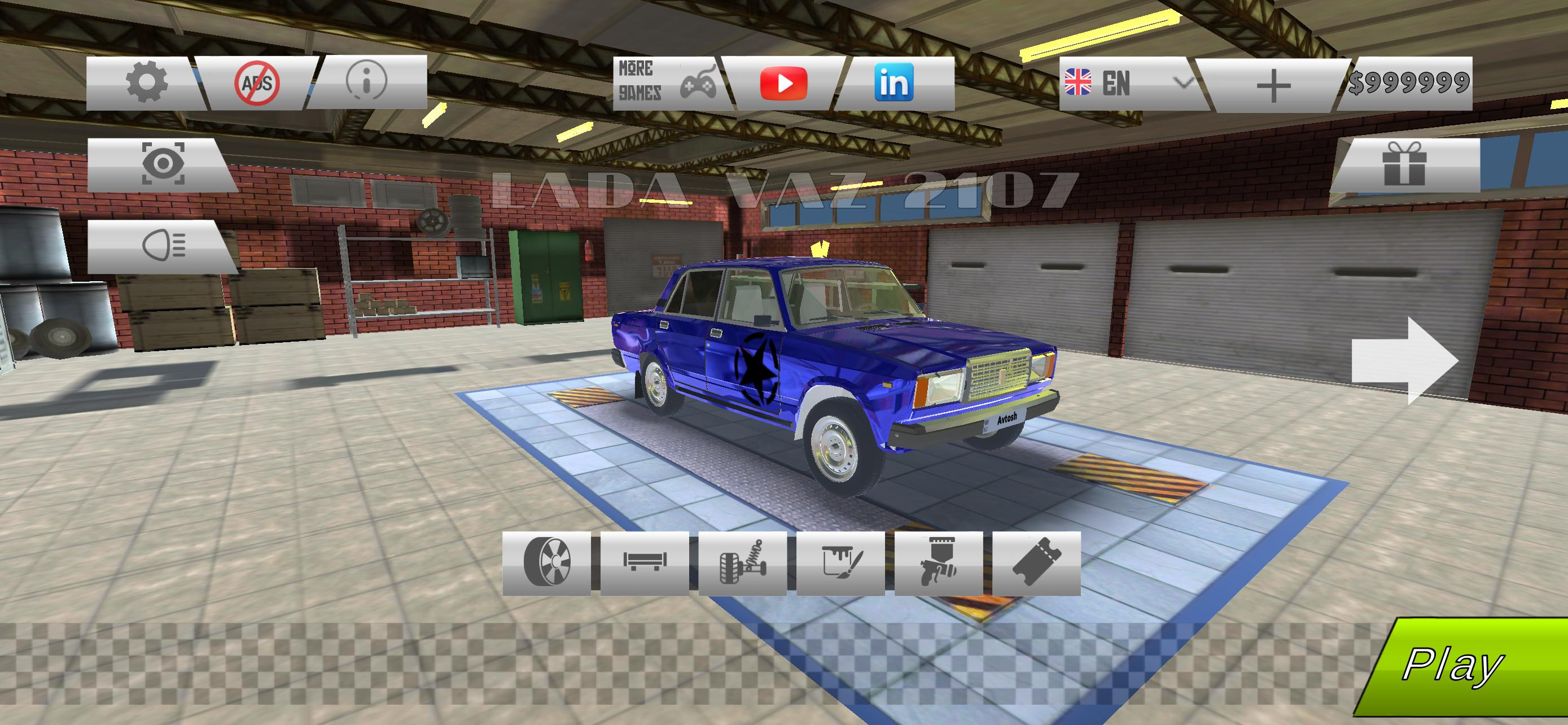Open the YouTube channel link
The height and width of the screenshot is (725, 1568).
[785, 83]
